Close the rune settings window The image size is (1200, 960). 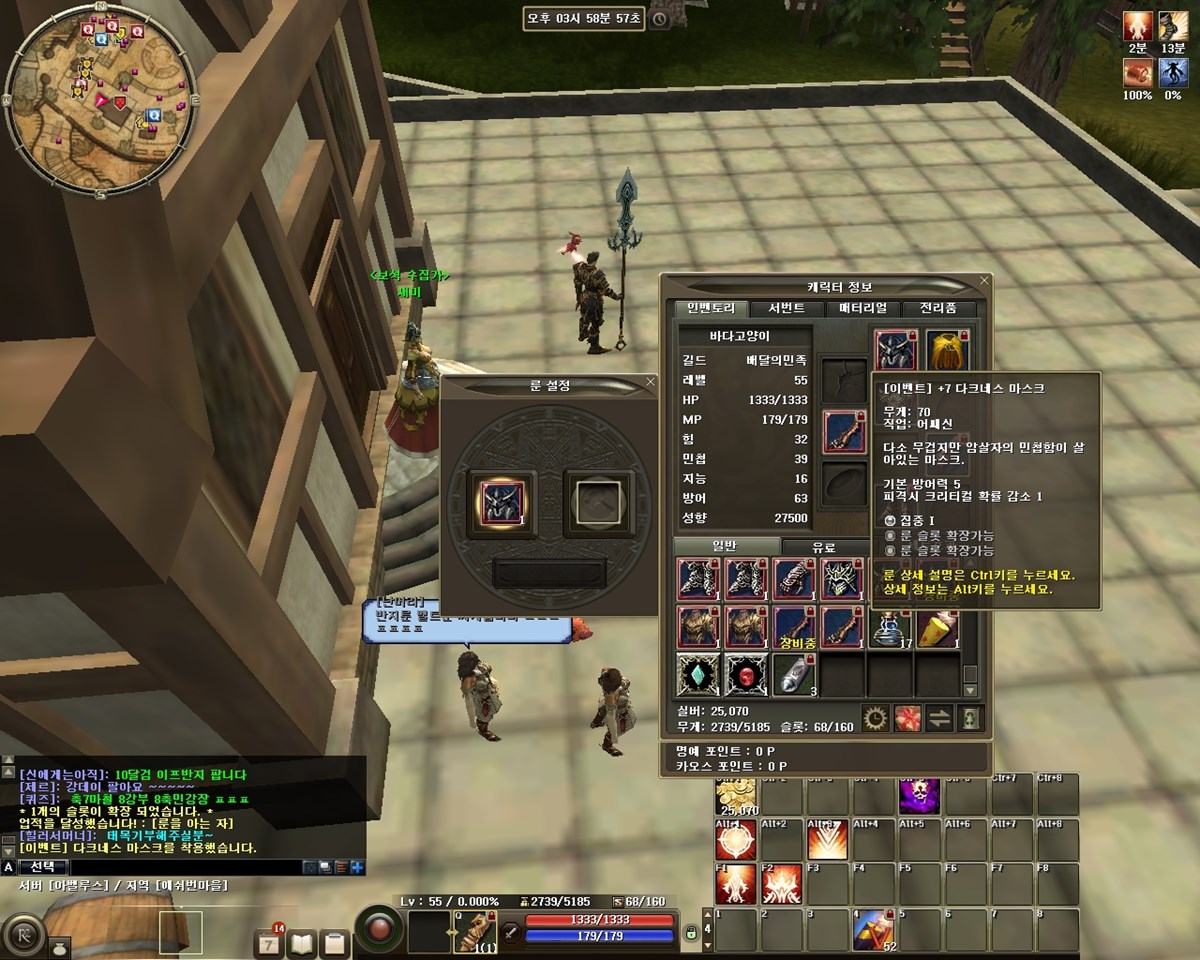coord(651,381)
